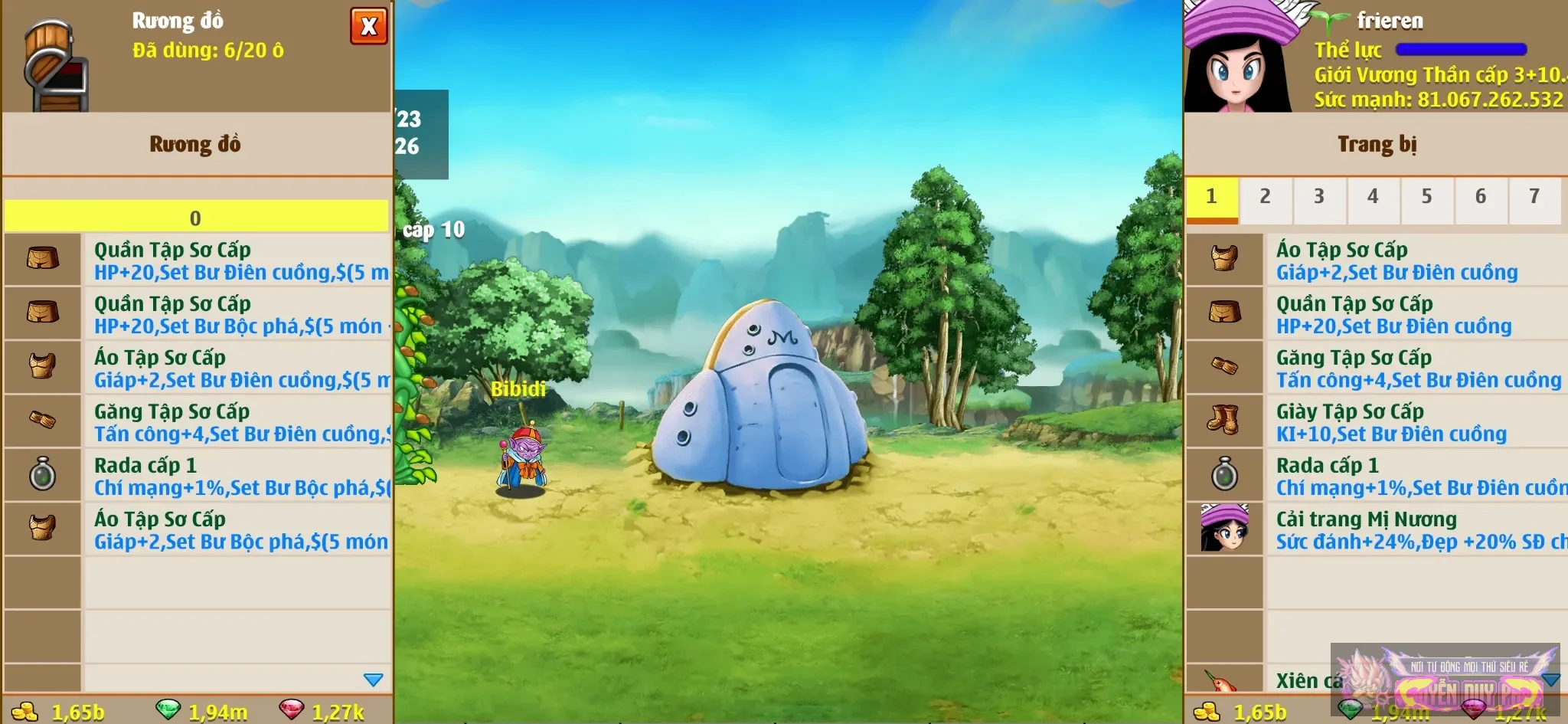Close the Rương đồ inventory panel
The width and height of the screenshot is (1568, 724).
pyautogui.click(x=368, y=27)
